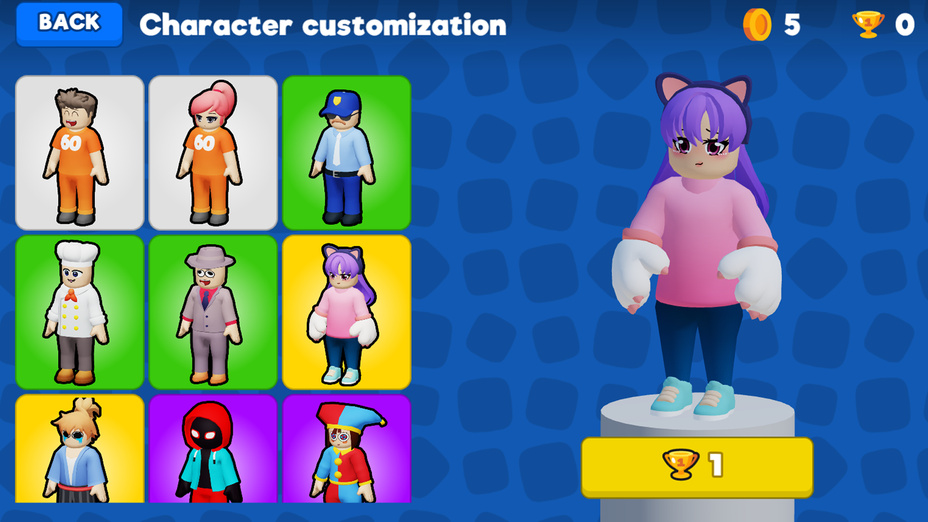
Task: Select the purple-haired cat girl tile
Action: click(x=346, y=312)
